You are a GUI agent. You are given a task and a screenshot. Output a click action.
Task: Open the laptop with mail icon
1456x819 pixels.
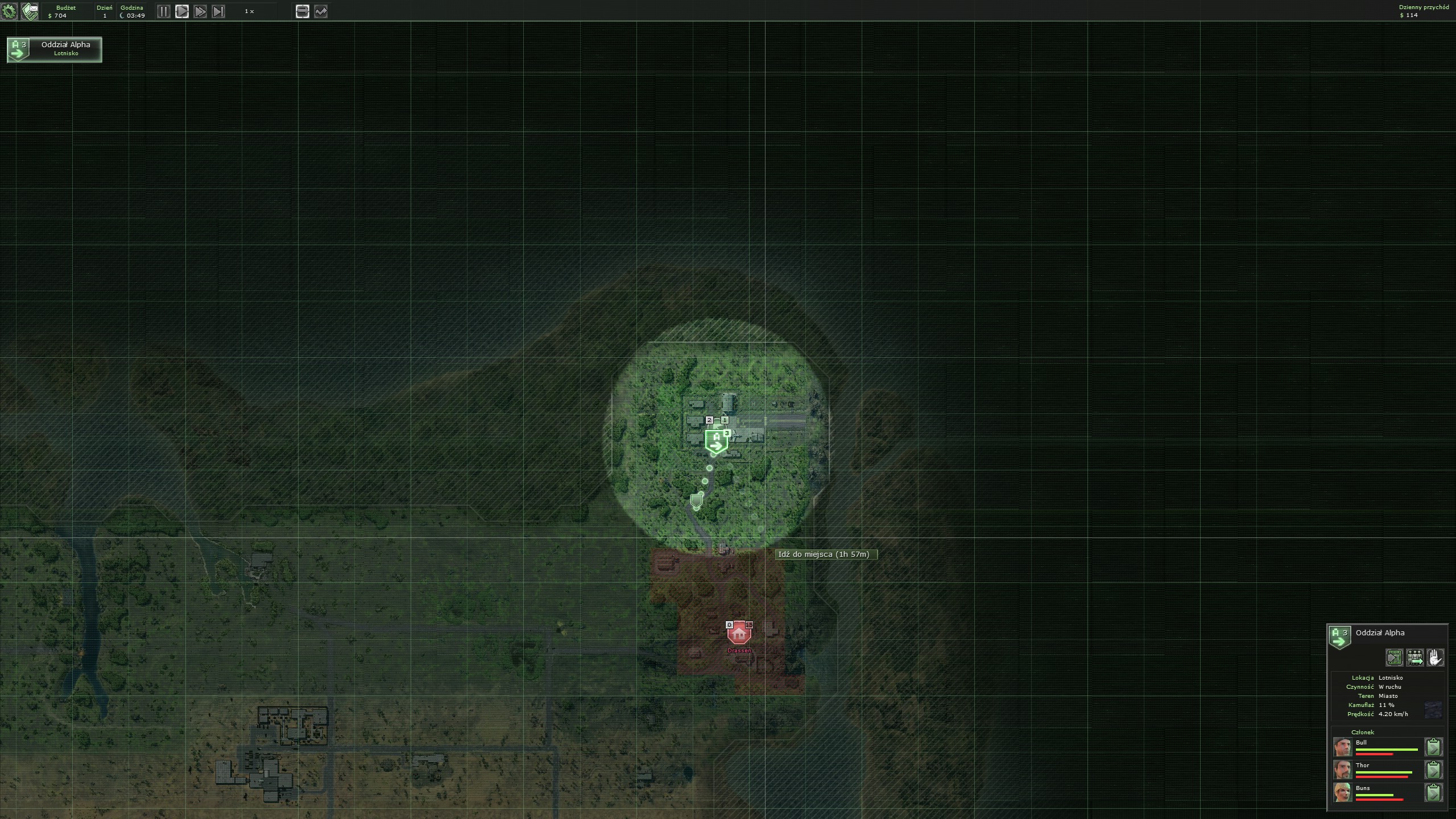(x=30, y=11)
